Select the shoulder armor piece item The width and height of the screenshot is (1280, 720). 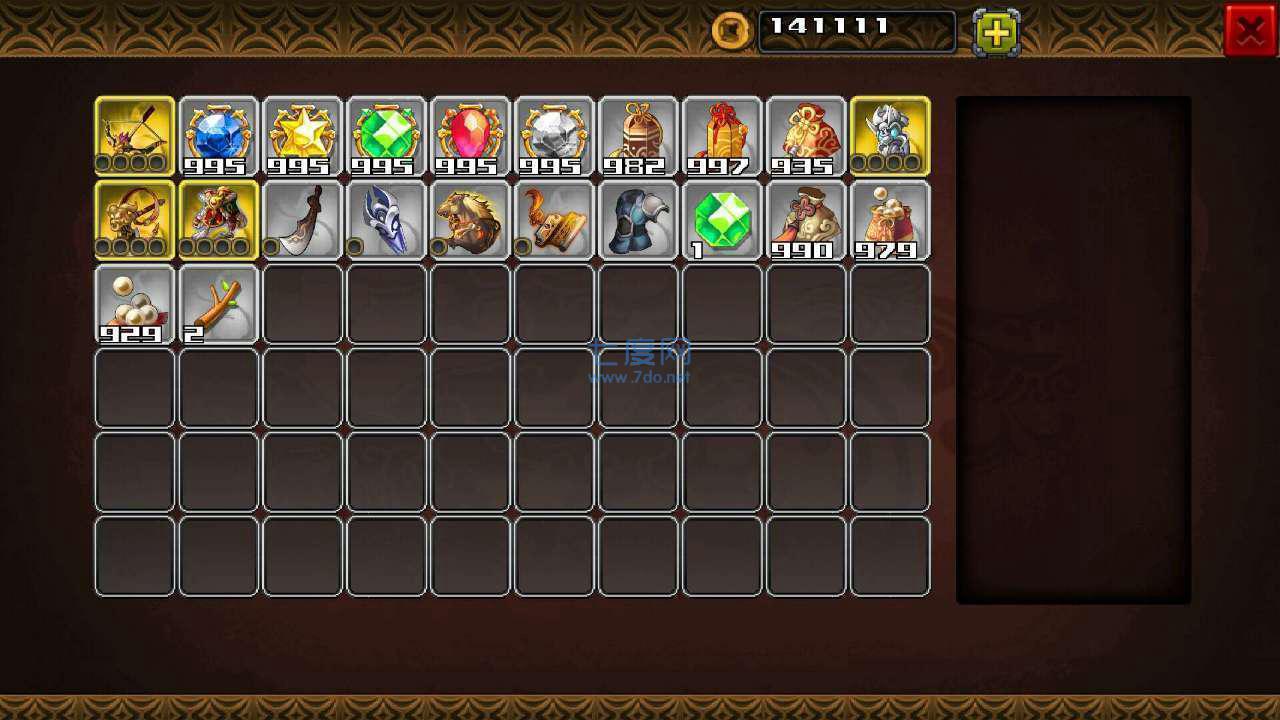tap(638, 218)
